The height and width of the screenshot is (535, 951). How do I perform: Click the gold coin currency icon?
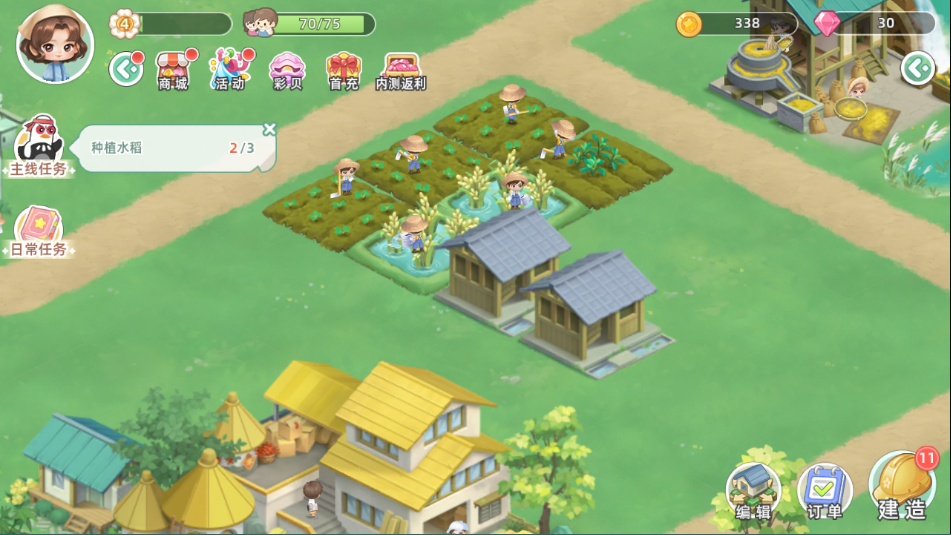click(689, 24)
